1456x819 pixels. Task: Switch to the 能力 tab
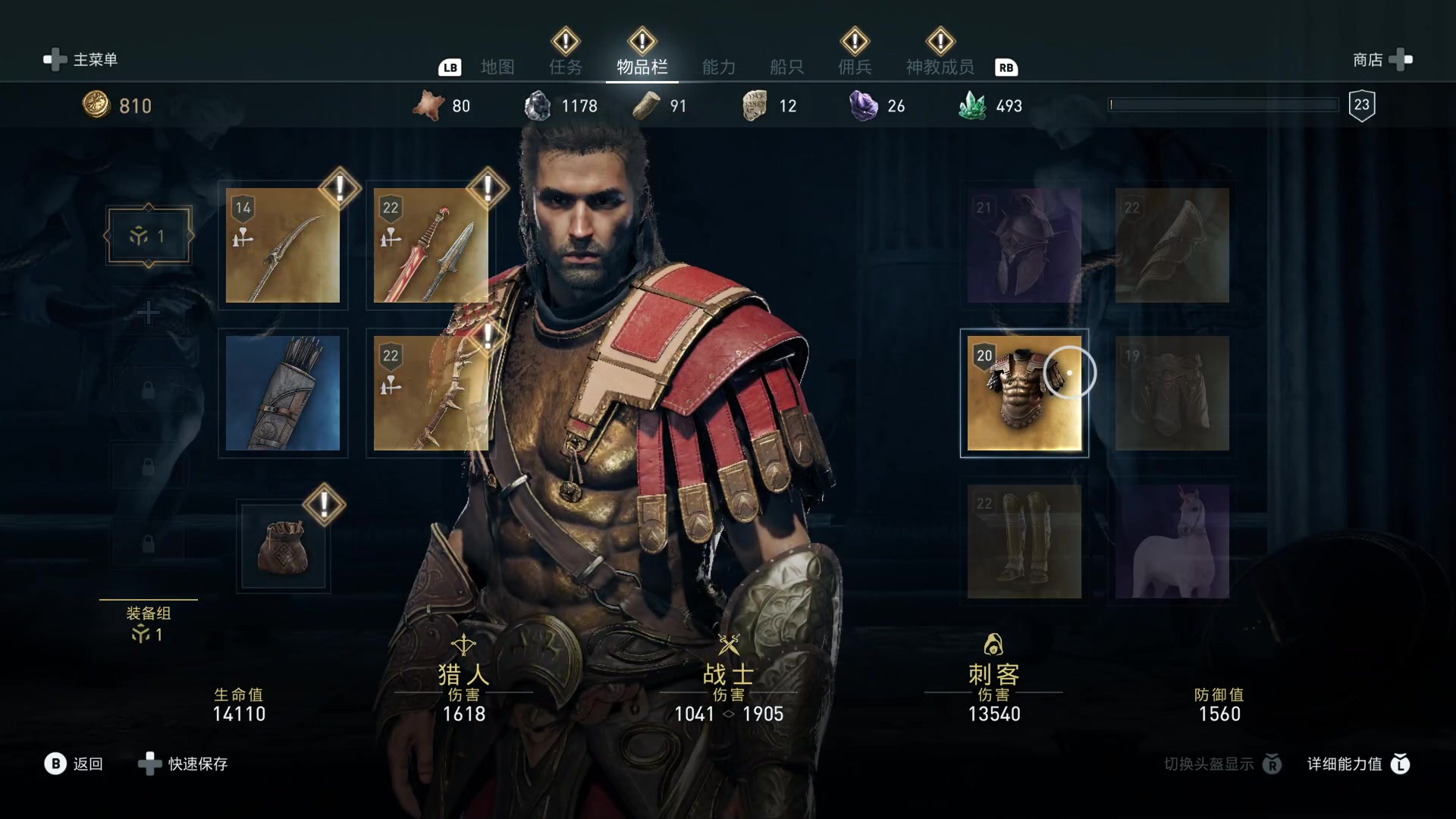[719, 67]
